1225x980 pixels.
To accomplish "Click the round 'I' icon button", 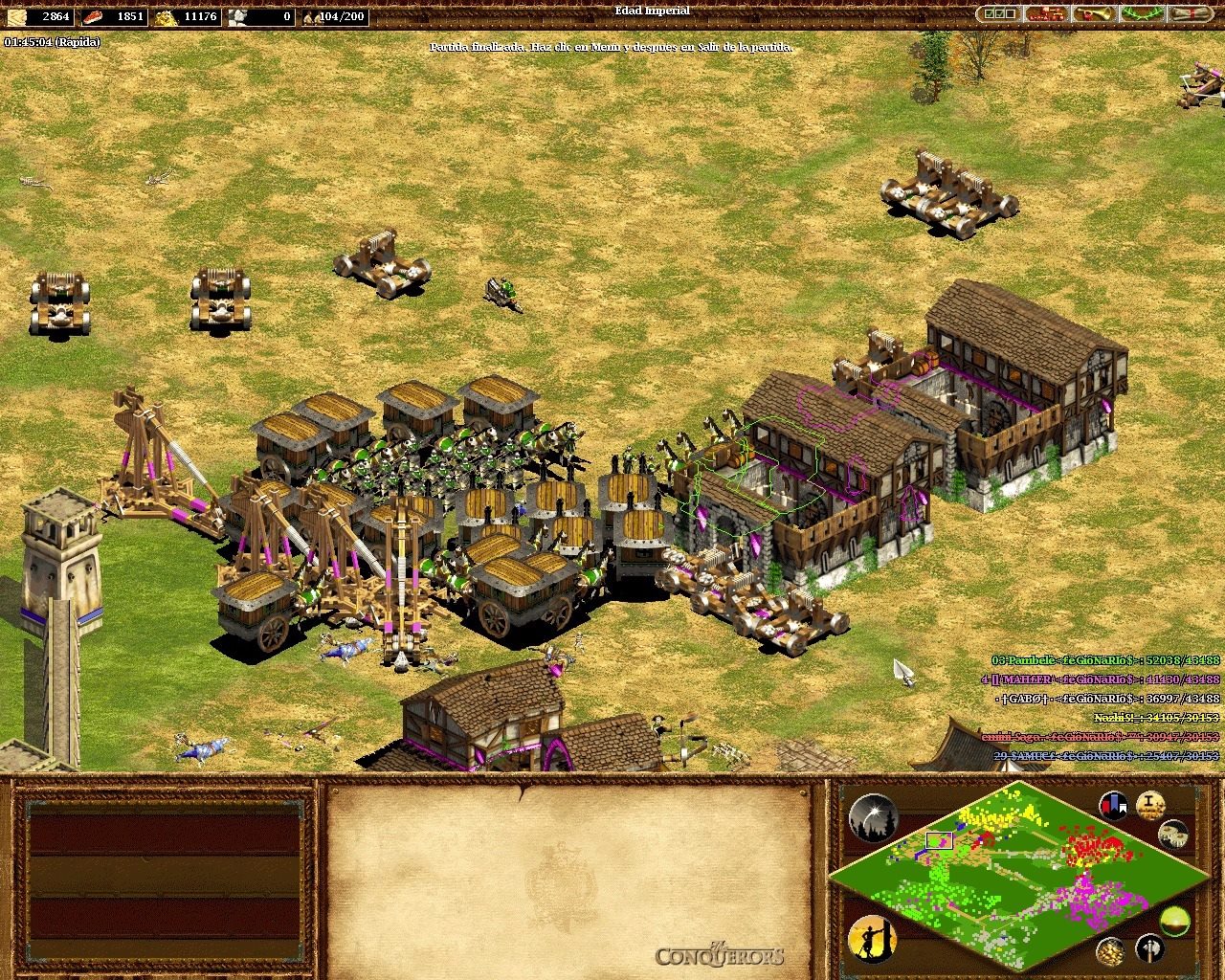I will tap(1150, 806).
